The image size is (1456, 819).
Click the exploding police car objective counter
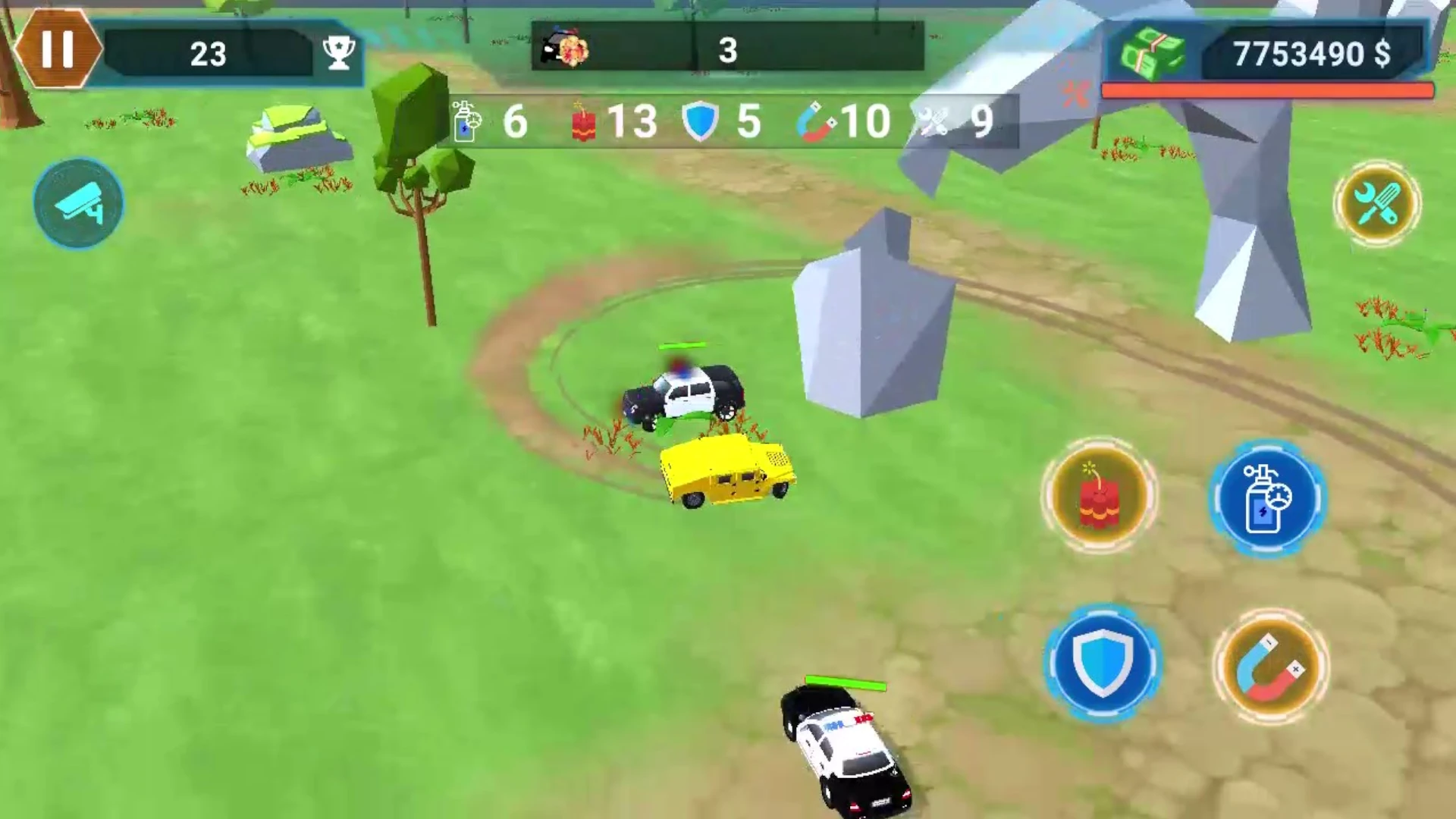coord(565,47)
